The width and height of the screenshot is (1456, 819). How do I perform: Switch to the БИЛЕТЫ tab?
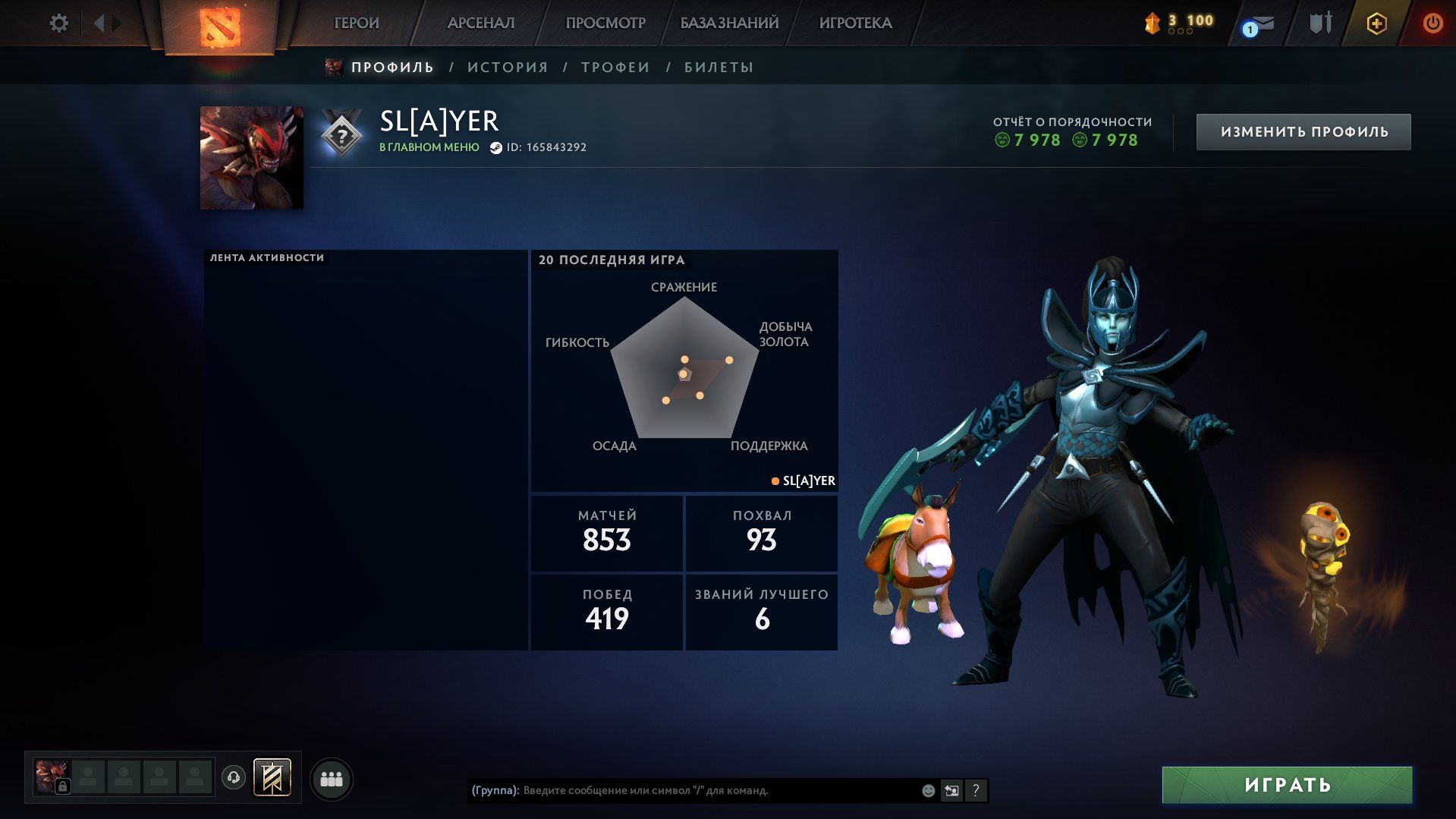coord(719,68)
